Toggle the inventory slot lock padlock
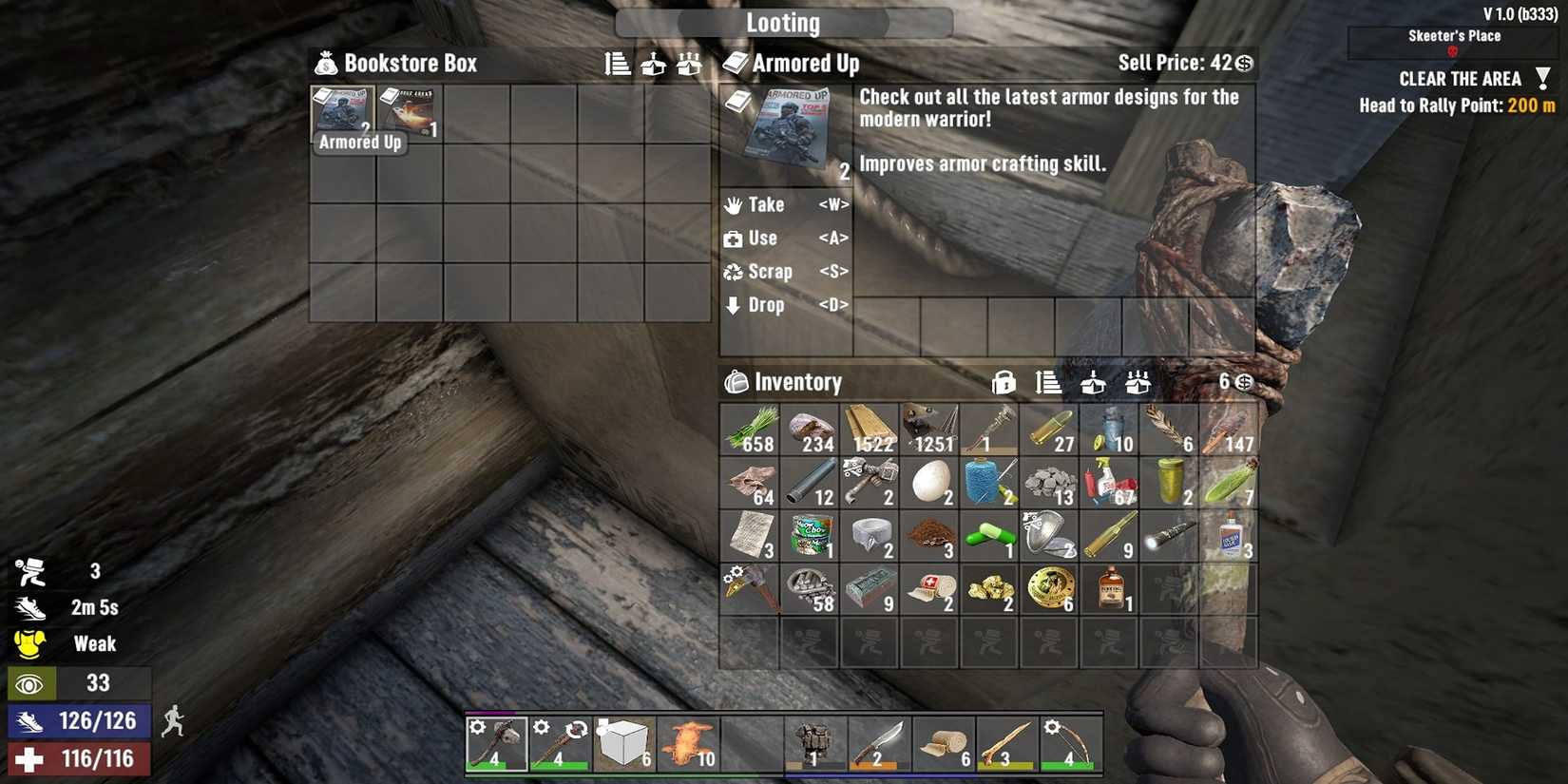The image size is (1568, 784). 1004,382
